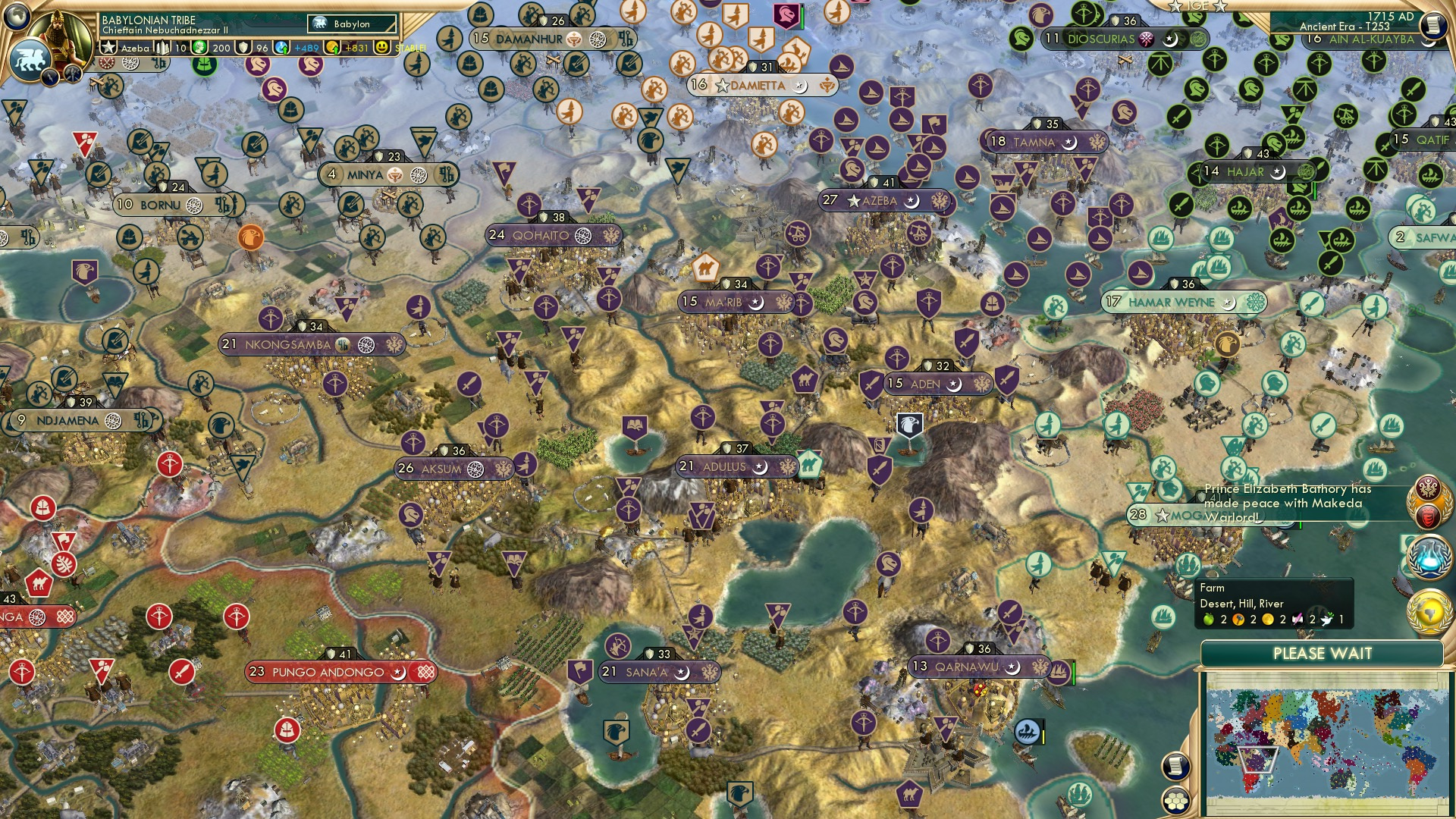The width and height of the screenshot is (1456, 819).
Task: Open Damietta's city screen via its banner
Action: tap(757, 86)
